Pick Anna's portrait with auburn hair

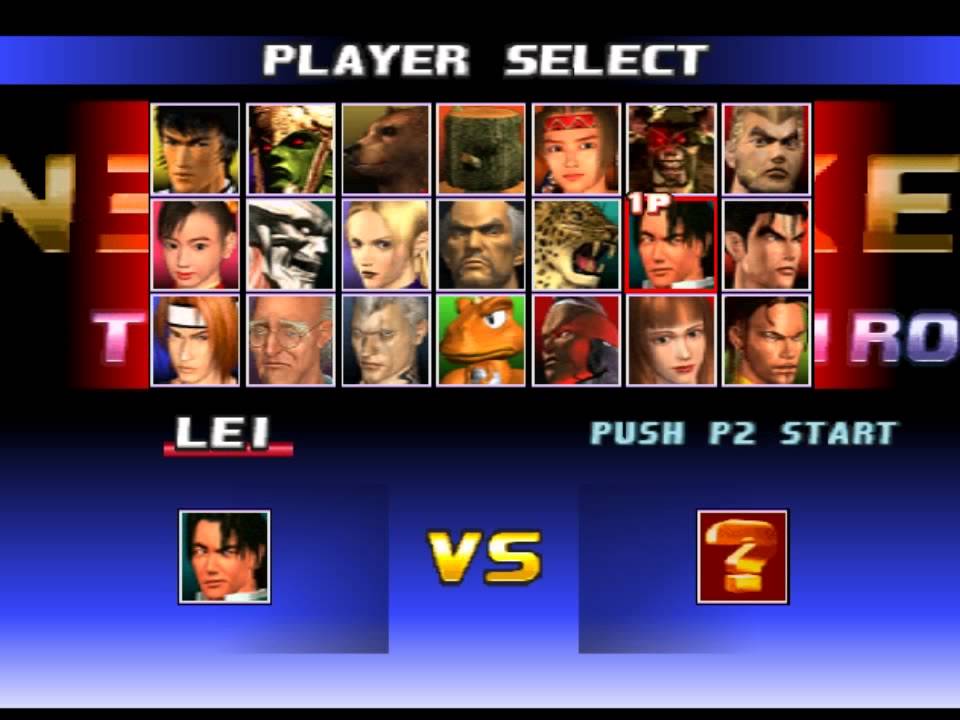671,340
